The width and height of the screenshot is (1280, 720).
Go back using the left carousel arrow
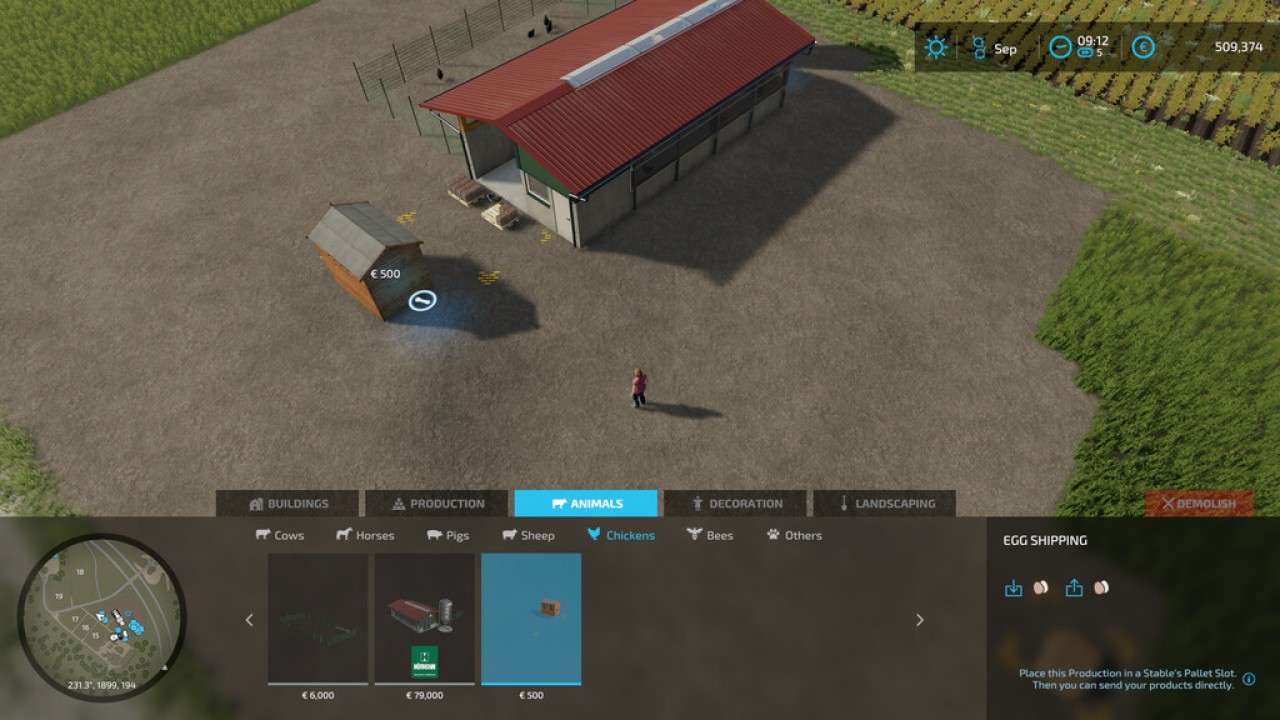pyautogui.click(x=249, y=620)
